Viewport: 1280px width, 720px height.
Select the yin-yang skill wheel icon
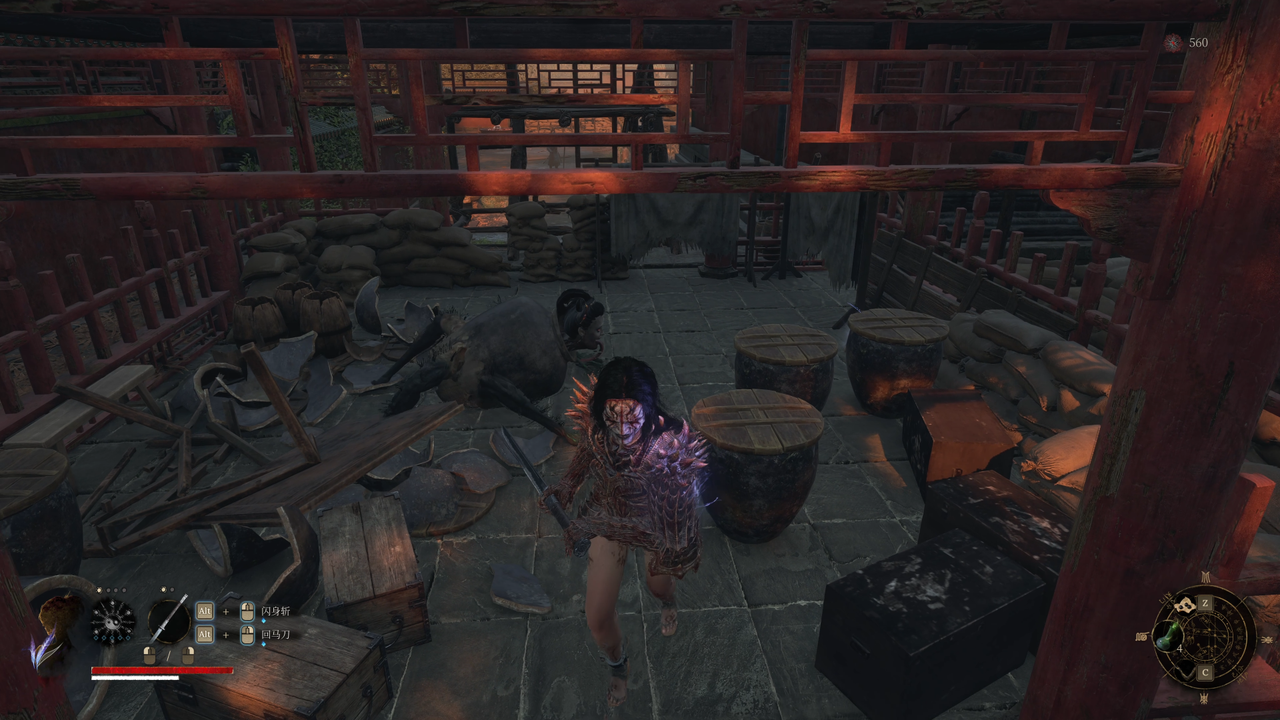pyautogui.click(x=113, y=621)
